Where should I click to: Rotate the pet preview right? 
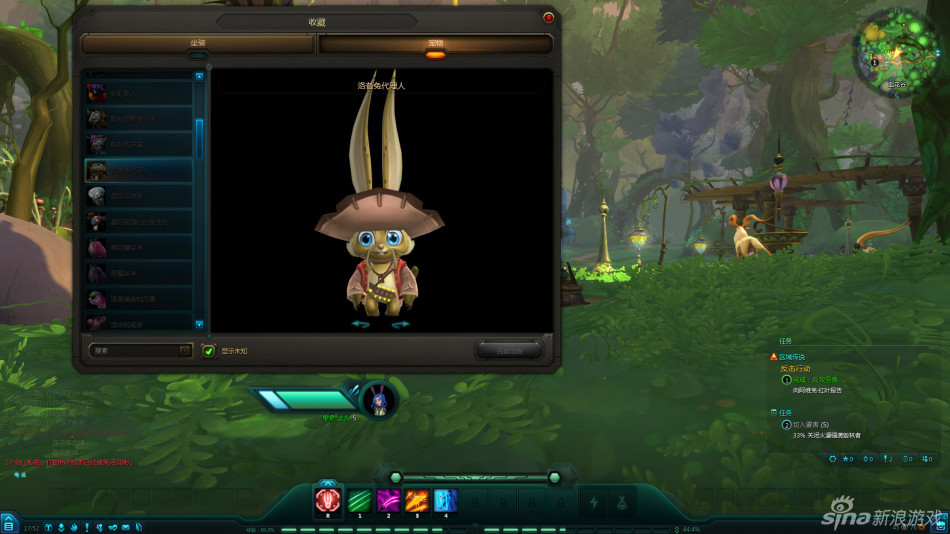(x=400, y=324)
